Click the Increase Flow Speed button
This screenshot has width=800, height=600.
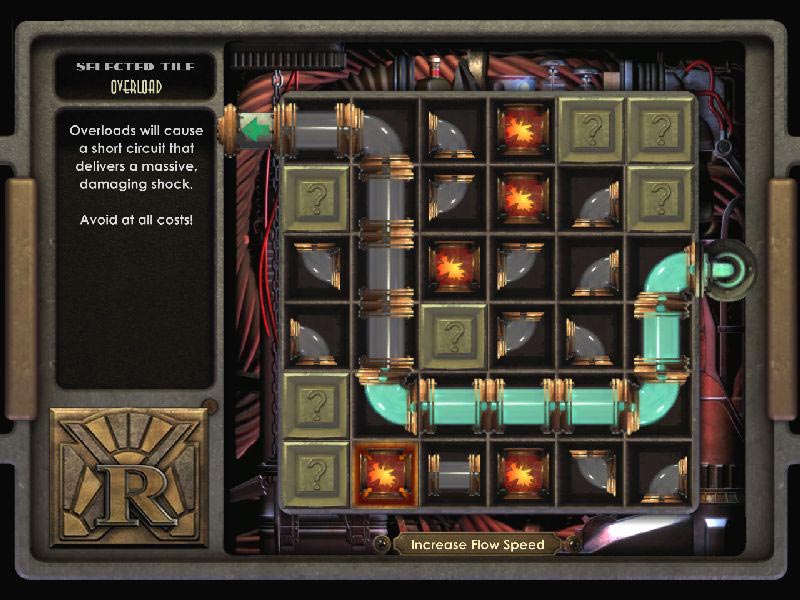[x=476, y=544]
